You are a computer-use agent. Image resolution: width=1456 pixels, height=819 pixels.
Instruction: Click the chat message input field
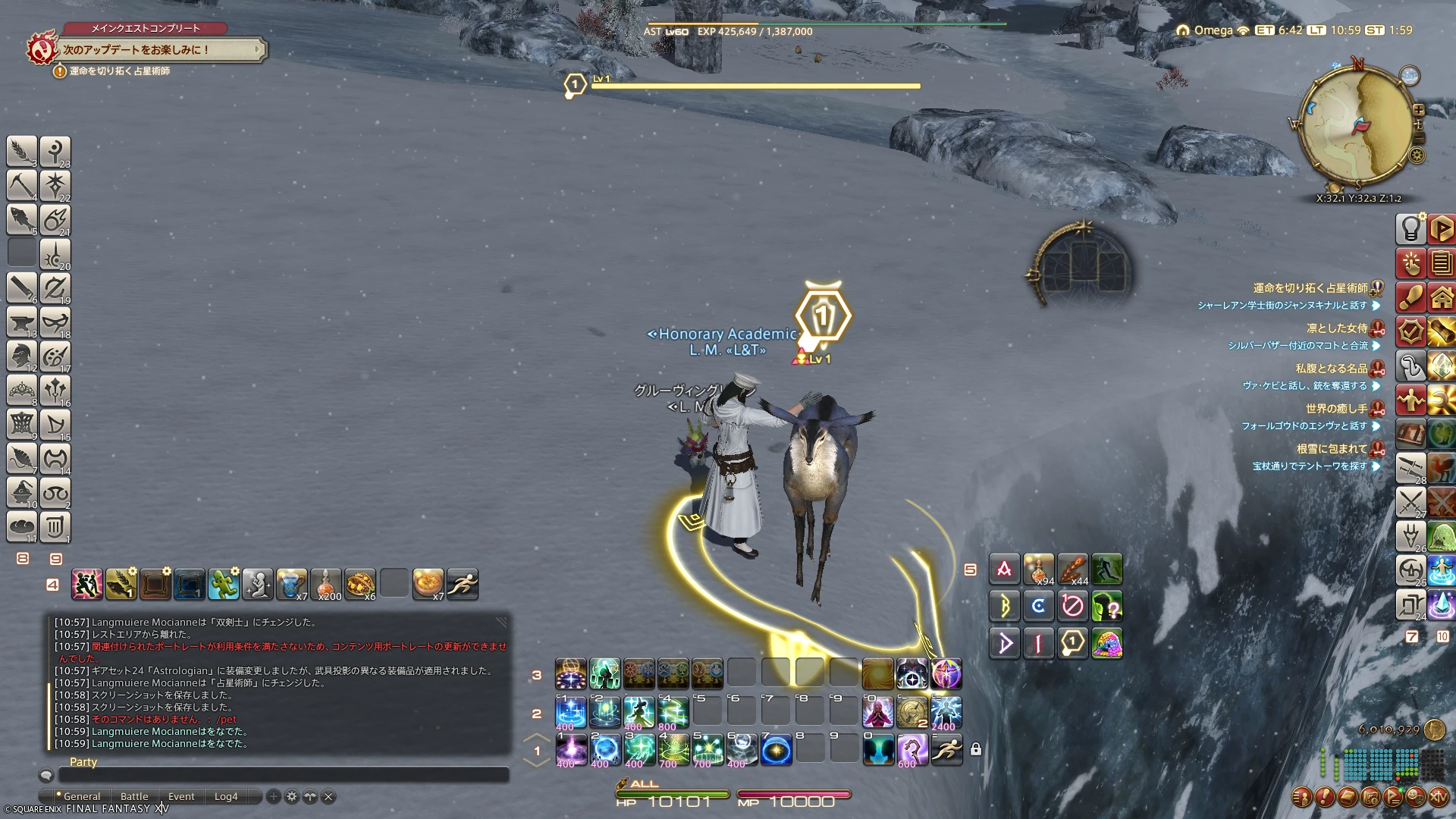(284, 775)
